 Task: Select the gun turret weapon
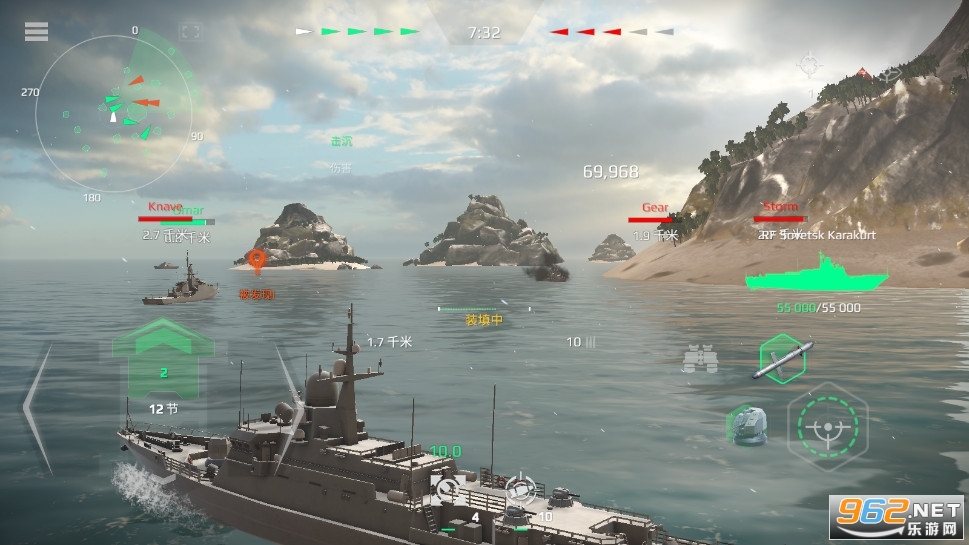[x=746, y=424]
